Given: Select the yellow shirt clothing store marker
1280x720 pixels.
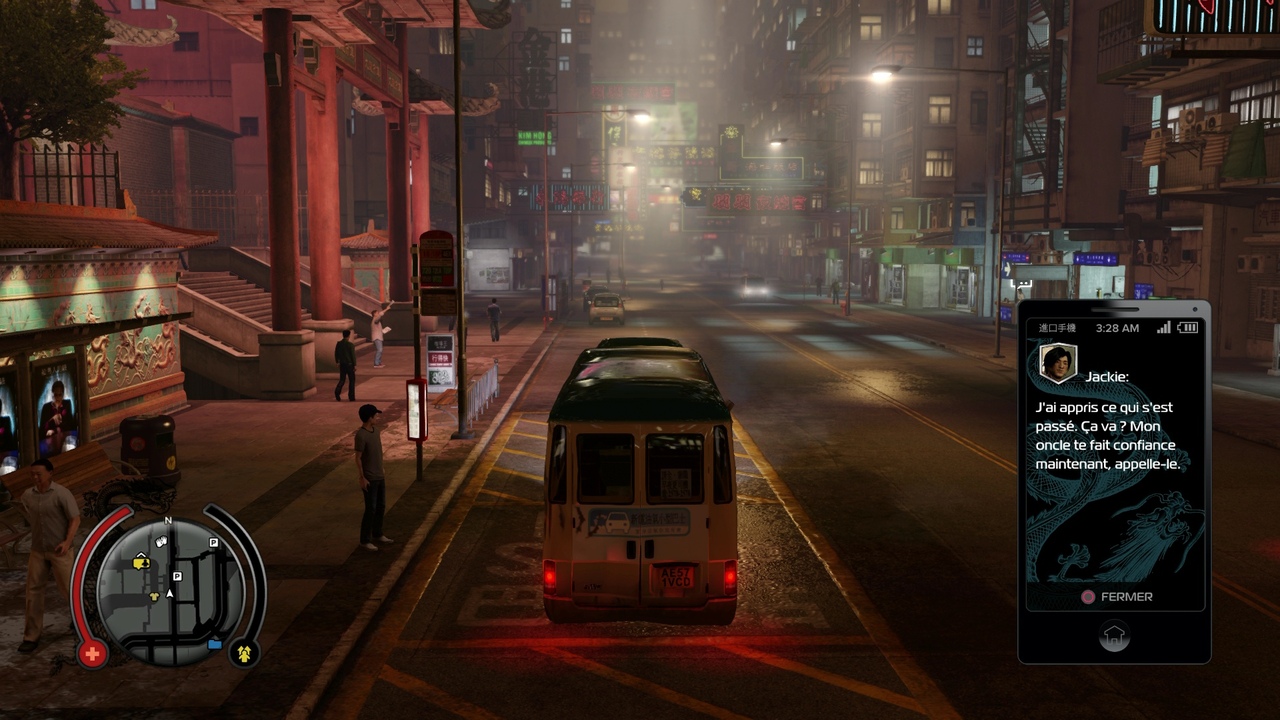Looking at the screenshot, I should [x=155, y=597].
